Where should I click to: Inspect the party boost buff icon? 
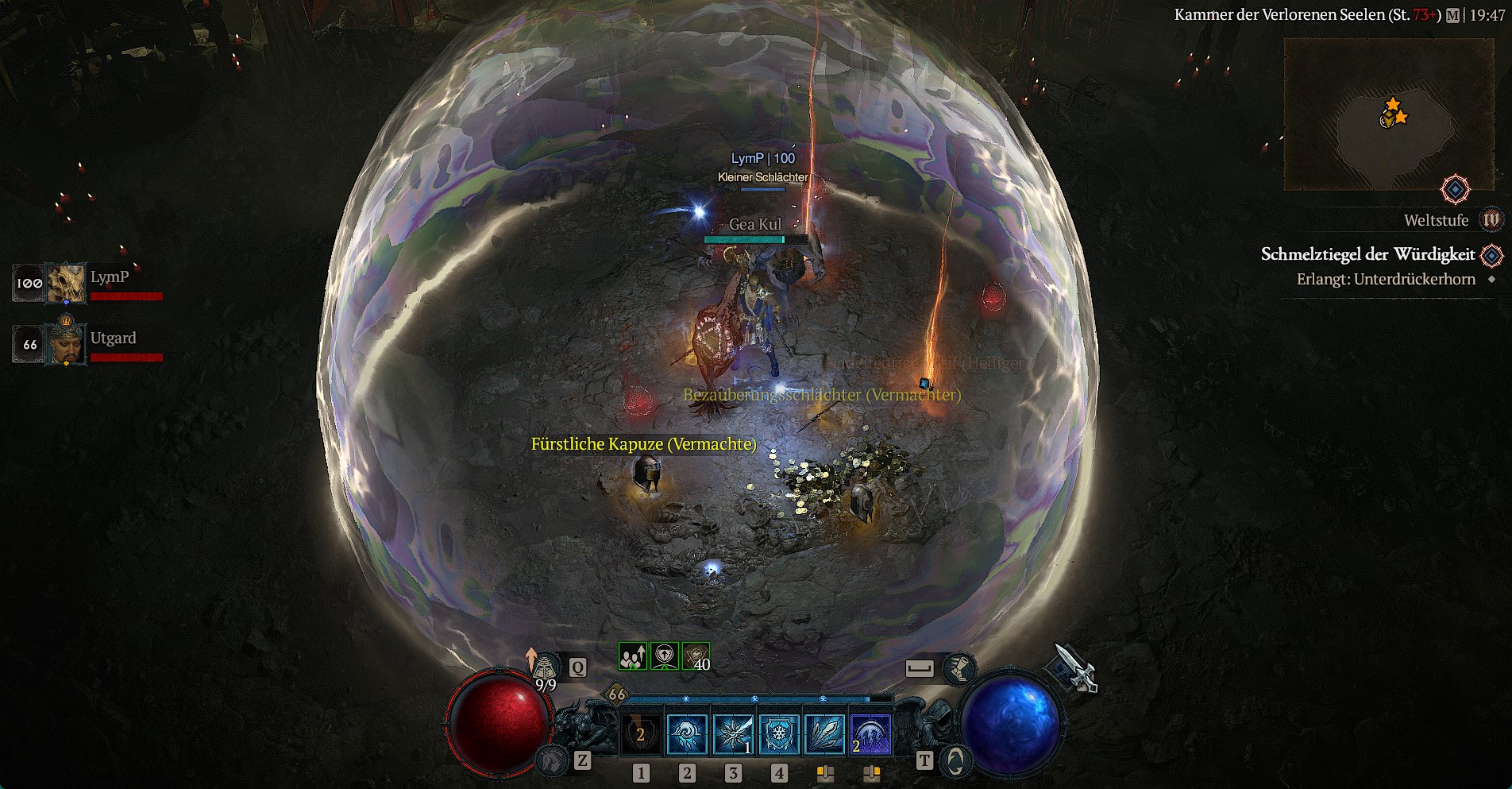point(633,656)
